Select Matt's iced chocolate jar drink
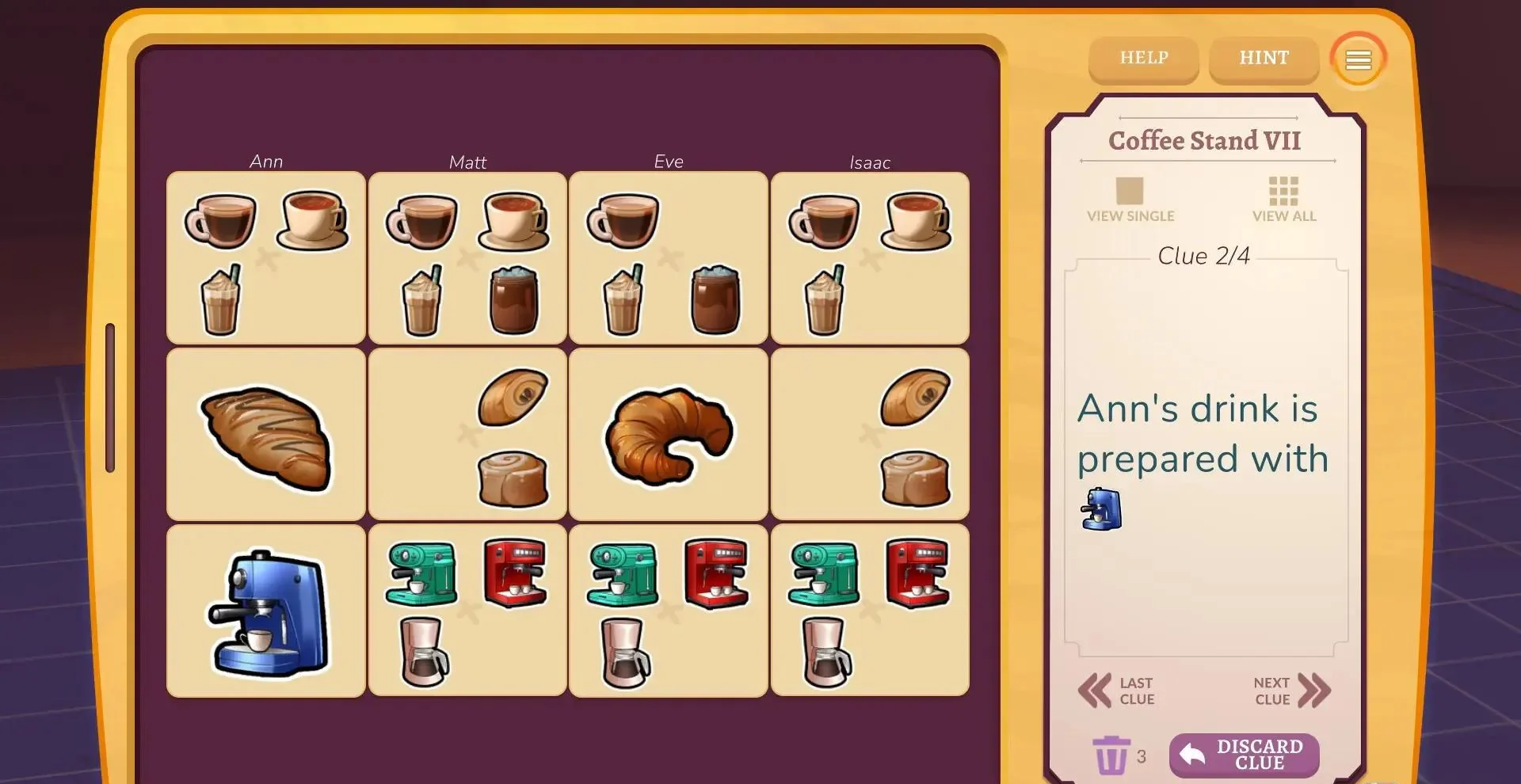The width and height of the screenshot is (1521, 784). [x=514, y=299]
